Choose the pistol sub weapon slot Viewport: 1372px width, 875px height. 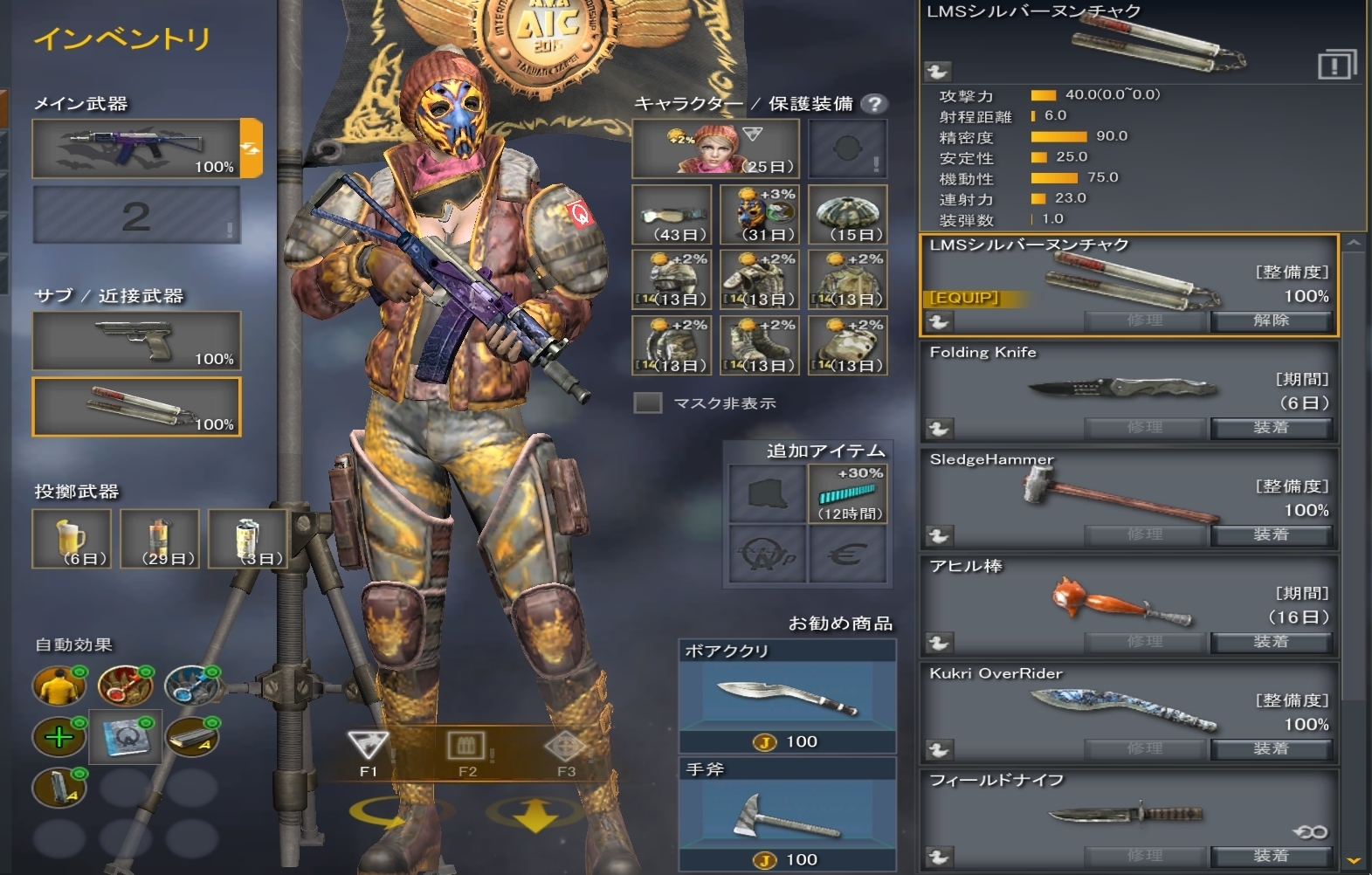point(136,341)
